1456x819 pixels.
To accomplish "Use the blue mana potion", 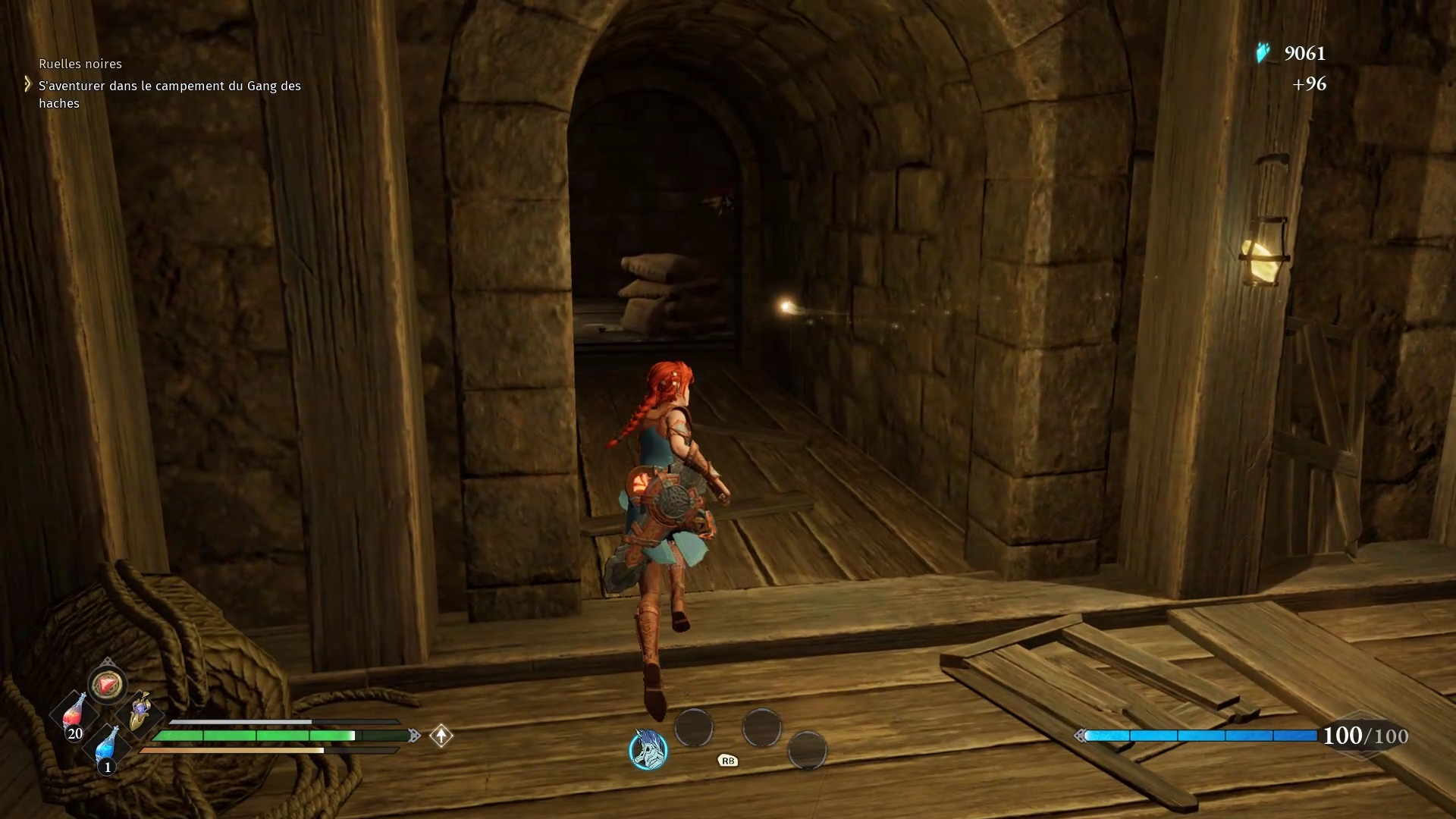I will [107, 747].
